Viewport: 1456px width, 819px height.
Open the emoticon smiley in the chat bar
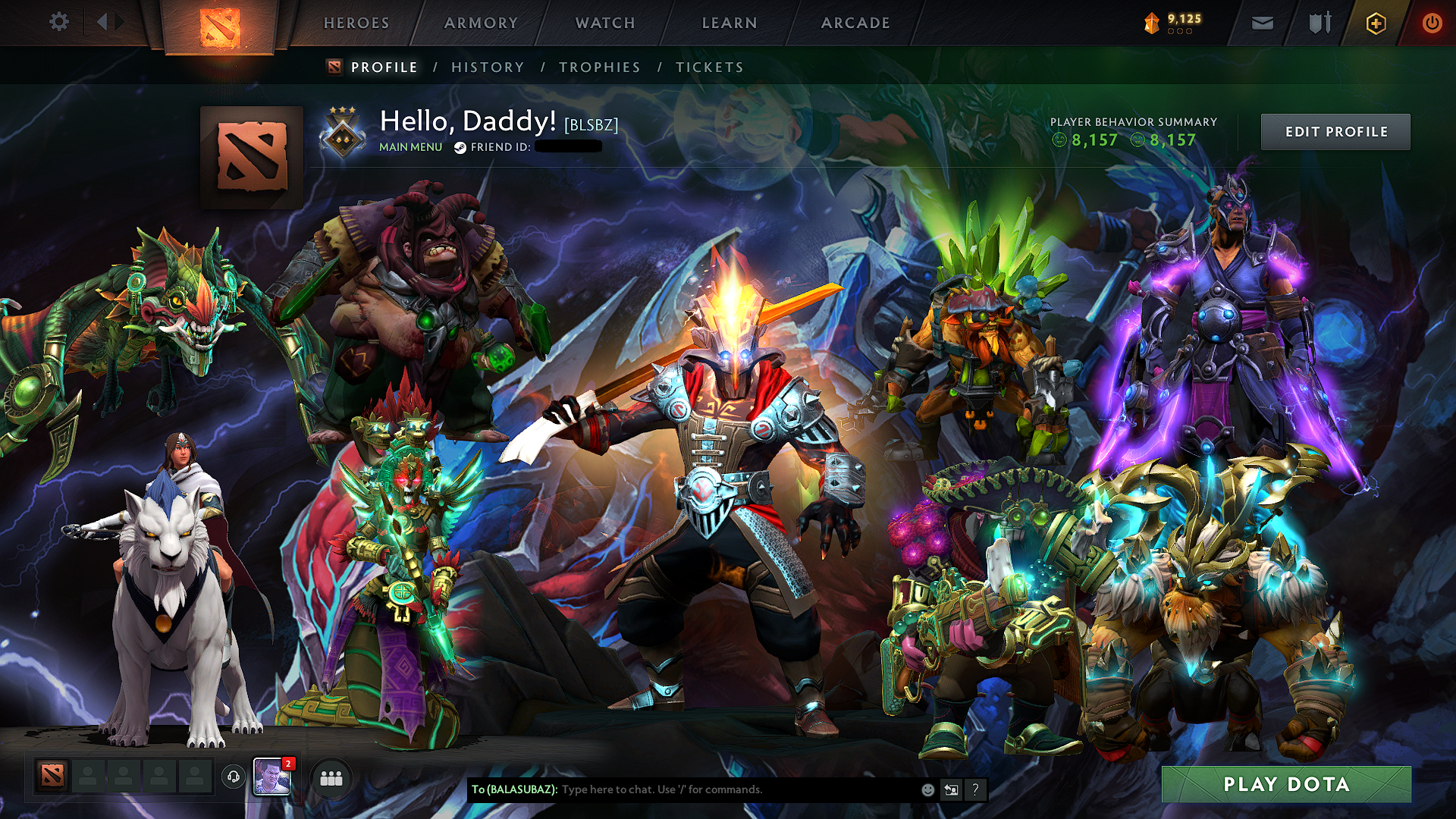[927, 789]
